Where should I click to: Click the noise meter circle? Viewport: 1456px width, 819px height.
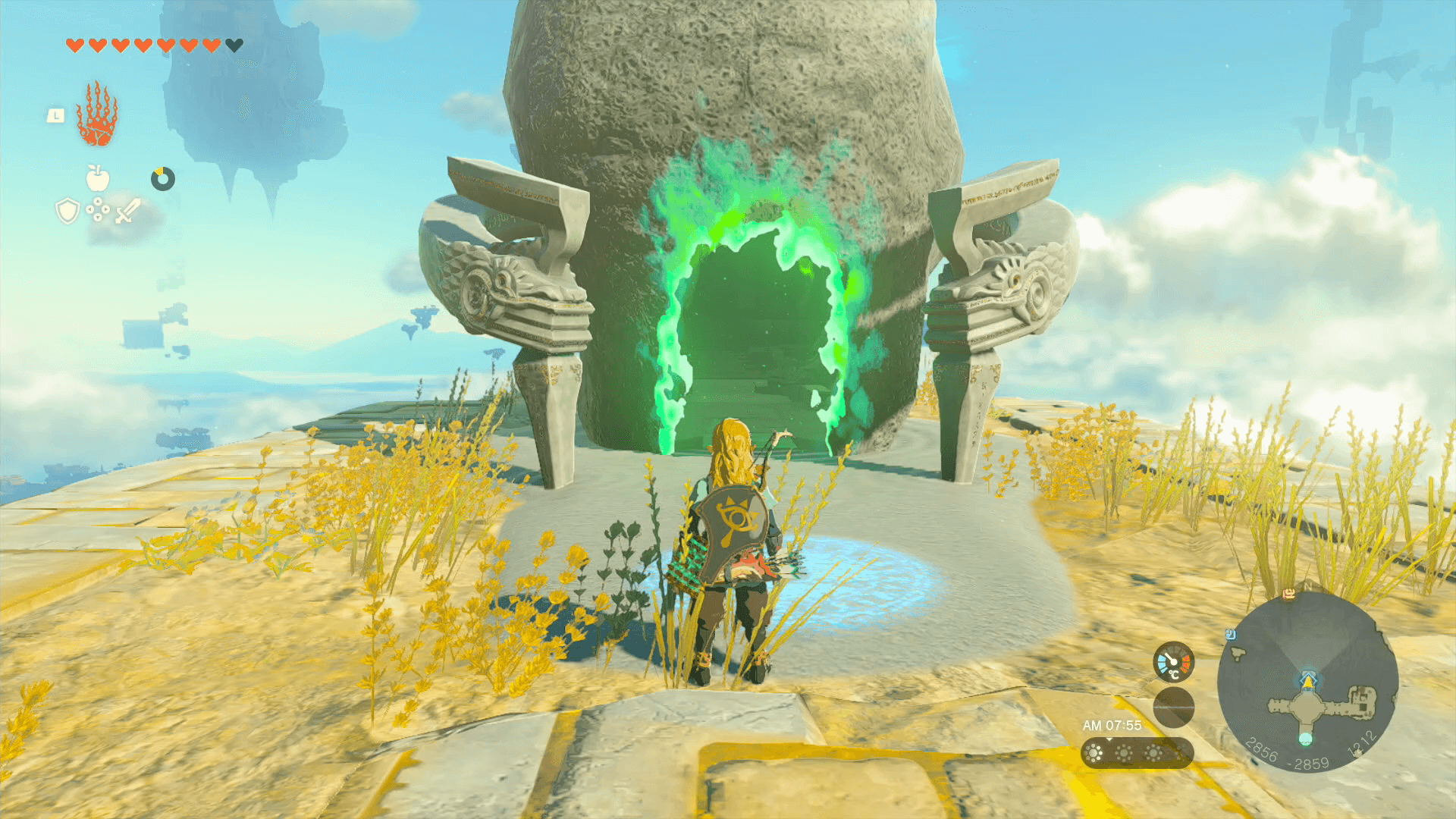pyautogui.click(x=1173, y=707)
